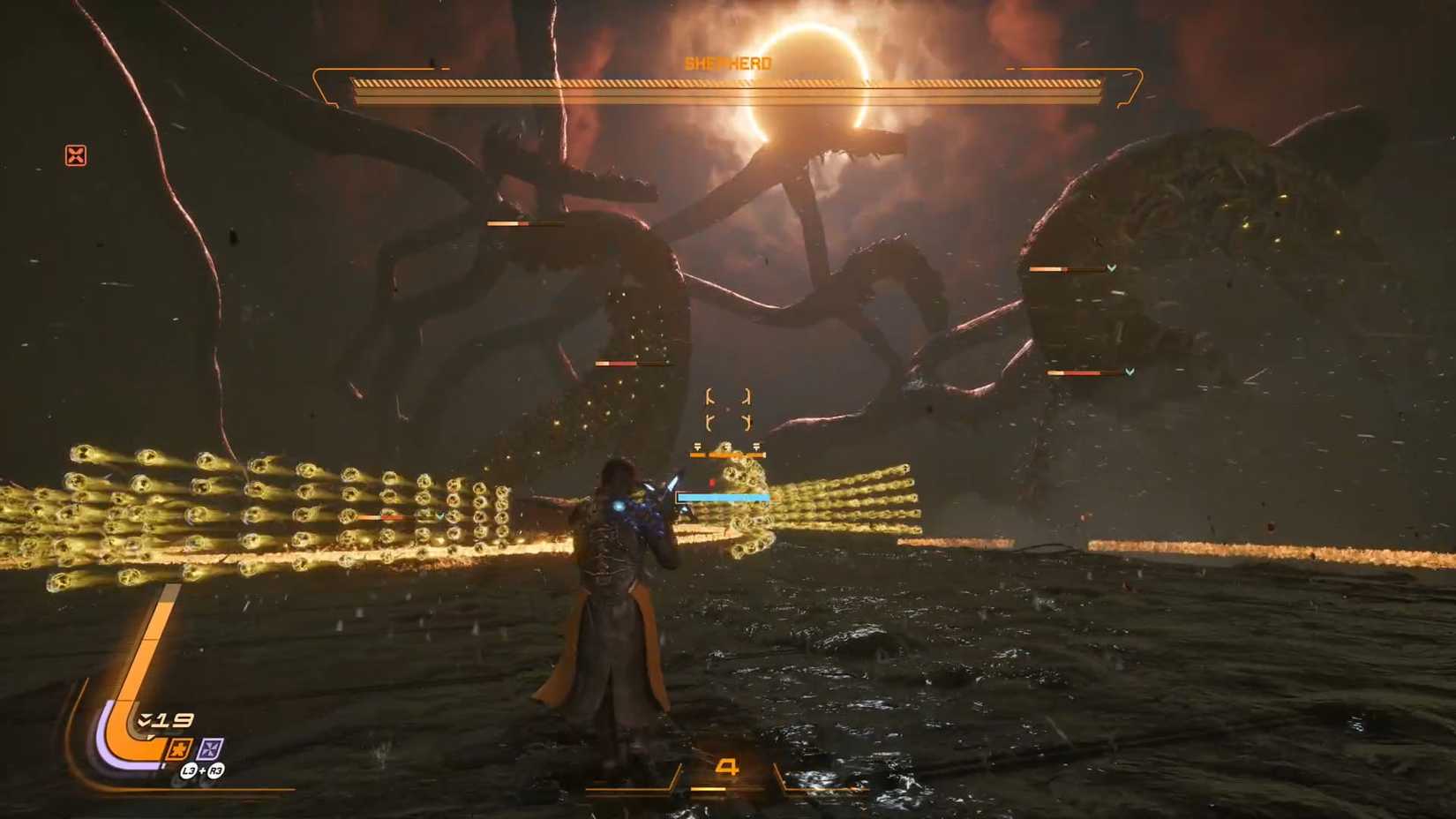The height and width of the screenshot is (819, 1456).
Task: Click the red X enemy marker icon top-left
Action: pos(77,156)
